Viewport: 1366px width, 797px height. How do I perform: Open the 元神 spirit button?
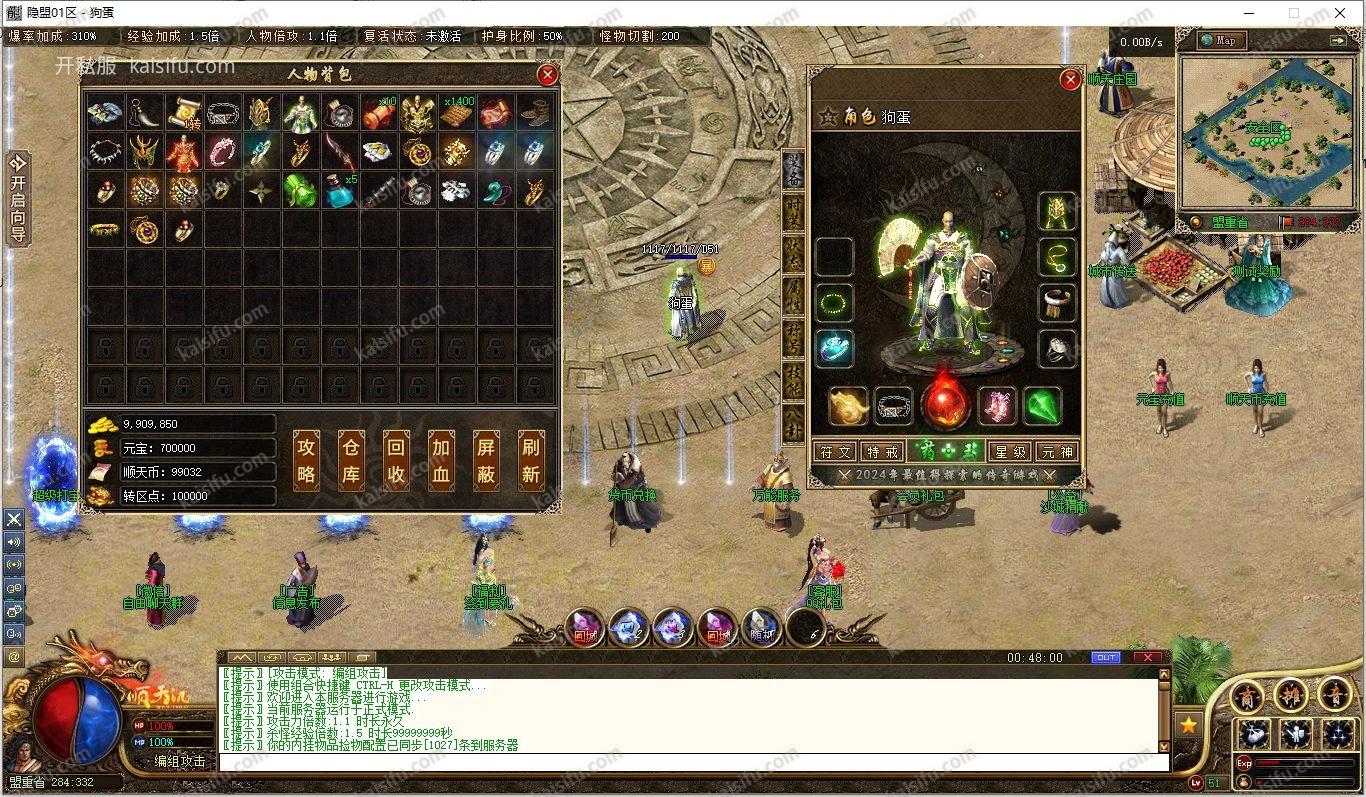(x=1056, y=452)
